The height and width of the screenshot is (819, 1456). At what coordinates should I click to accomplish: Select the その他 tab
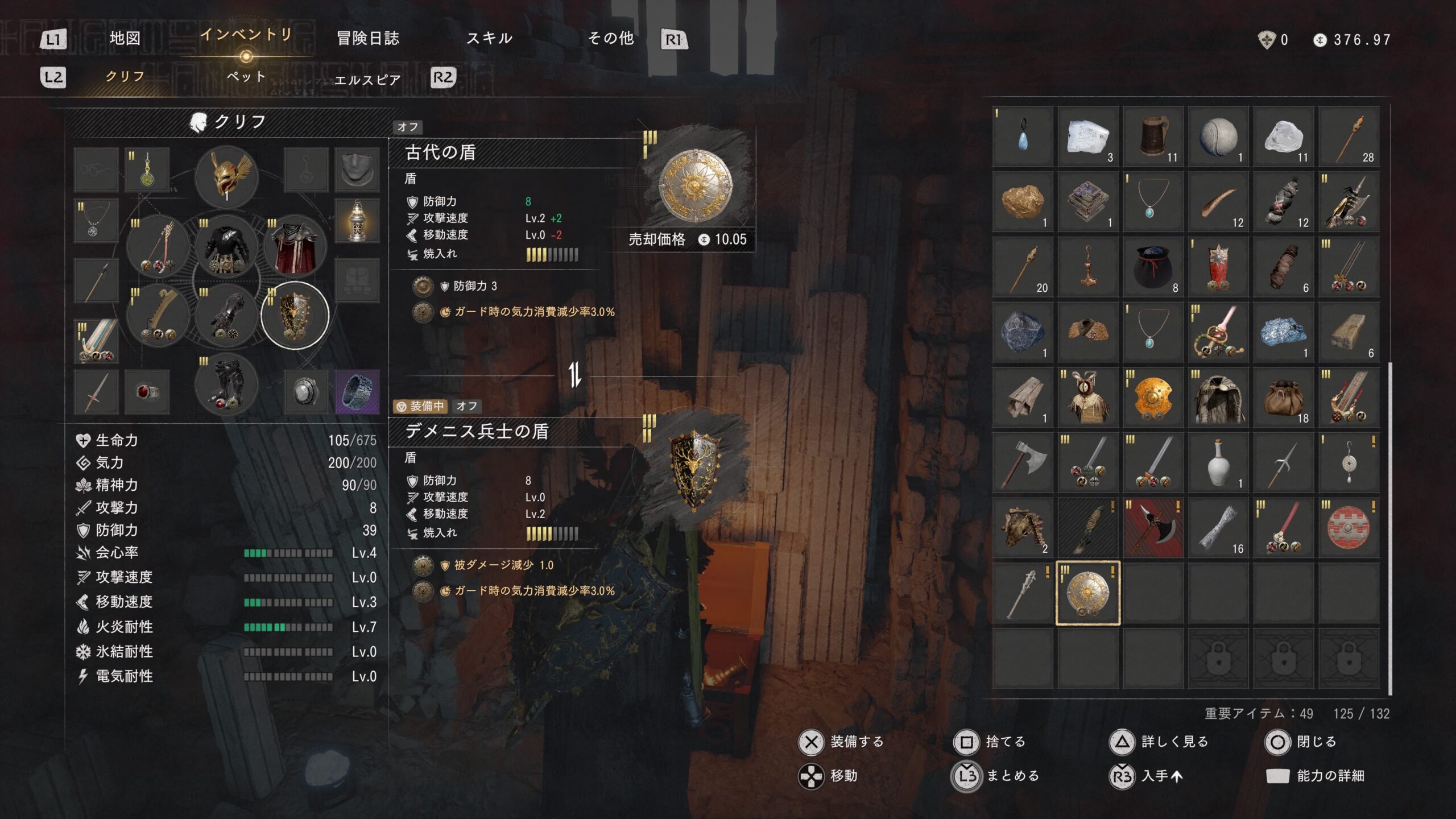[x=611, y=39]
